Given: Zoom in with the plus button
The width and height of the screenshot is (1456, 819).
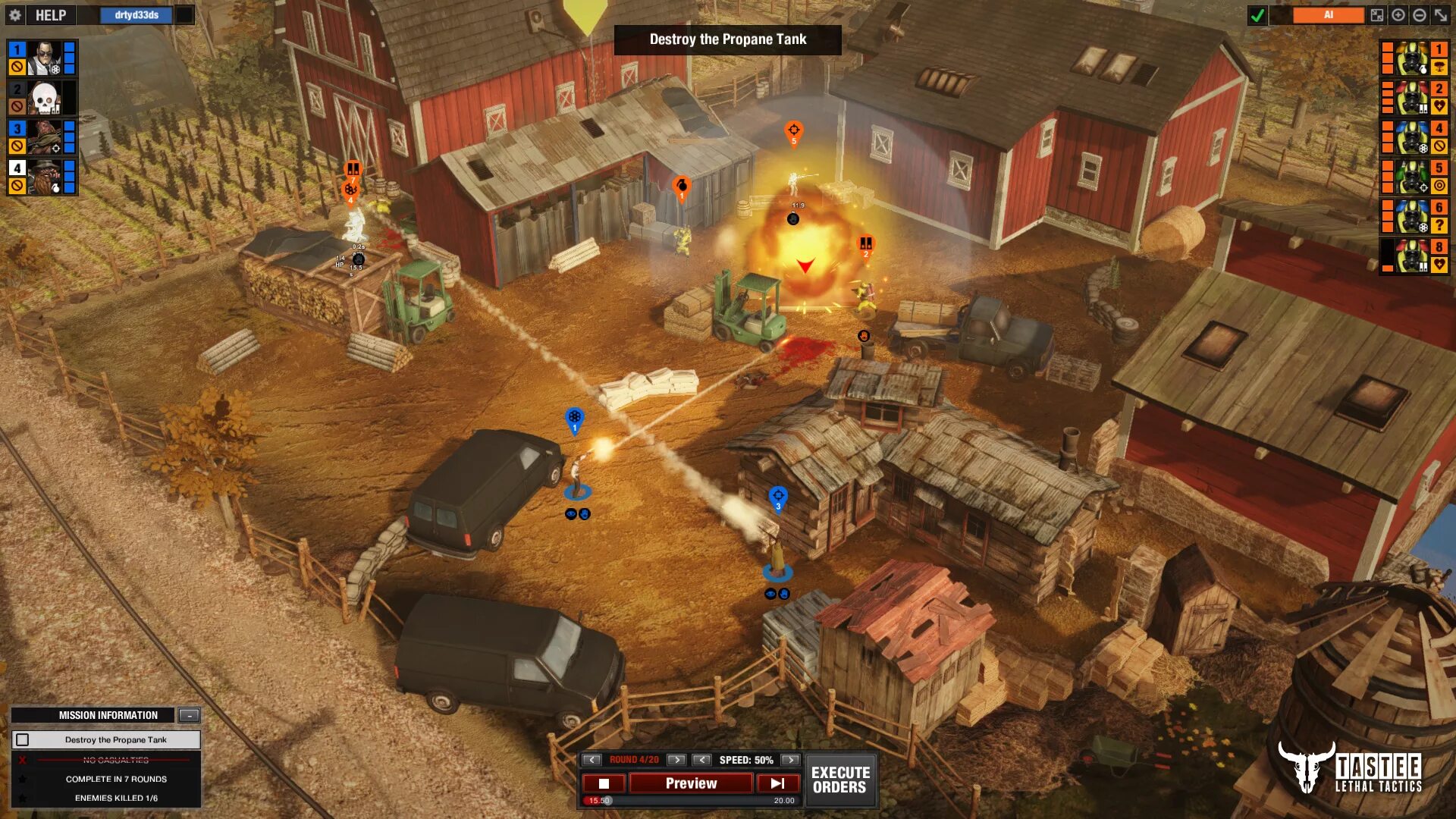Looking at the screenshot, I should pyautogui.click(x=1398, y=15).
